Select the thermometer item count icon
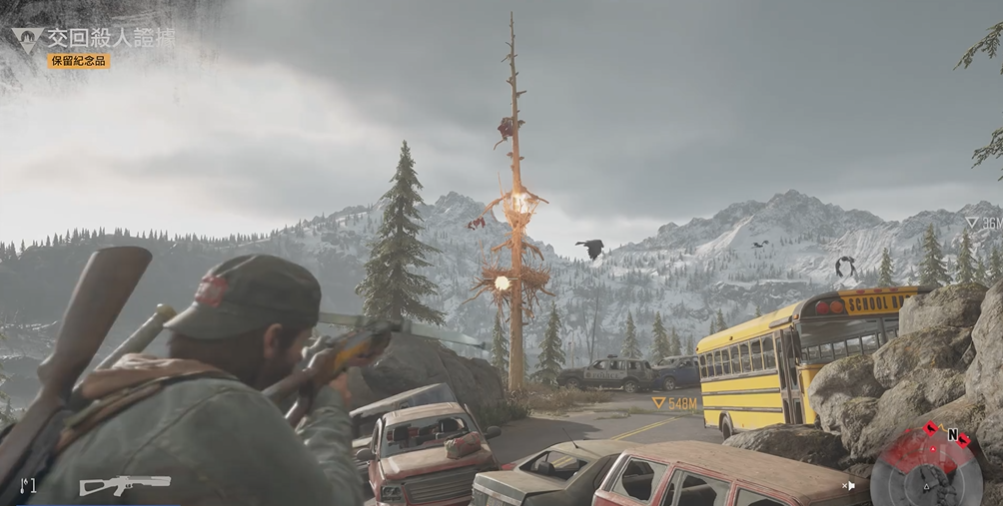 coord(26,486)
